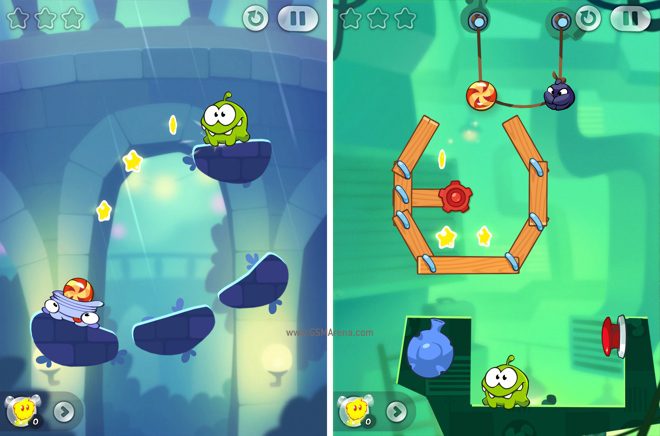Expand the power-up arrow in the green level
The height and width of the screenshot is (436, 660).
[x=397, y=410]
